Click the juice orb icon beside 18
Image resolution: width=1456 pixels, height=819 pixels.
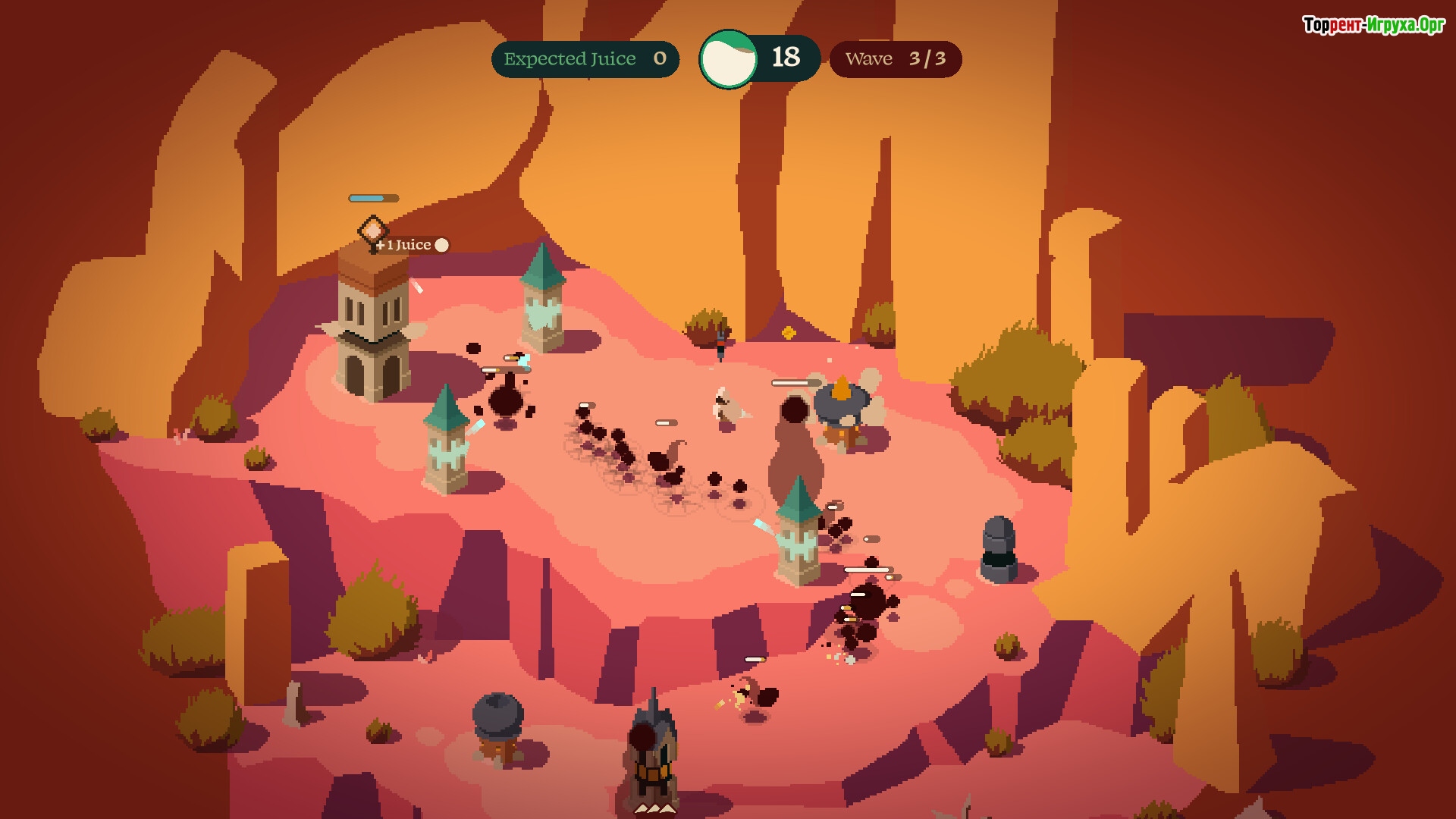click(x=728, y=59)
